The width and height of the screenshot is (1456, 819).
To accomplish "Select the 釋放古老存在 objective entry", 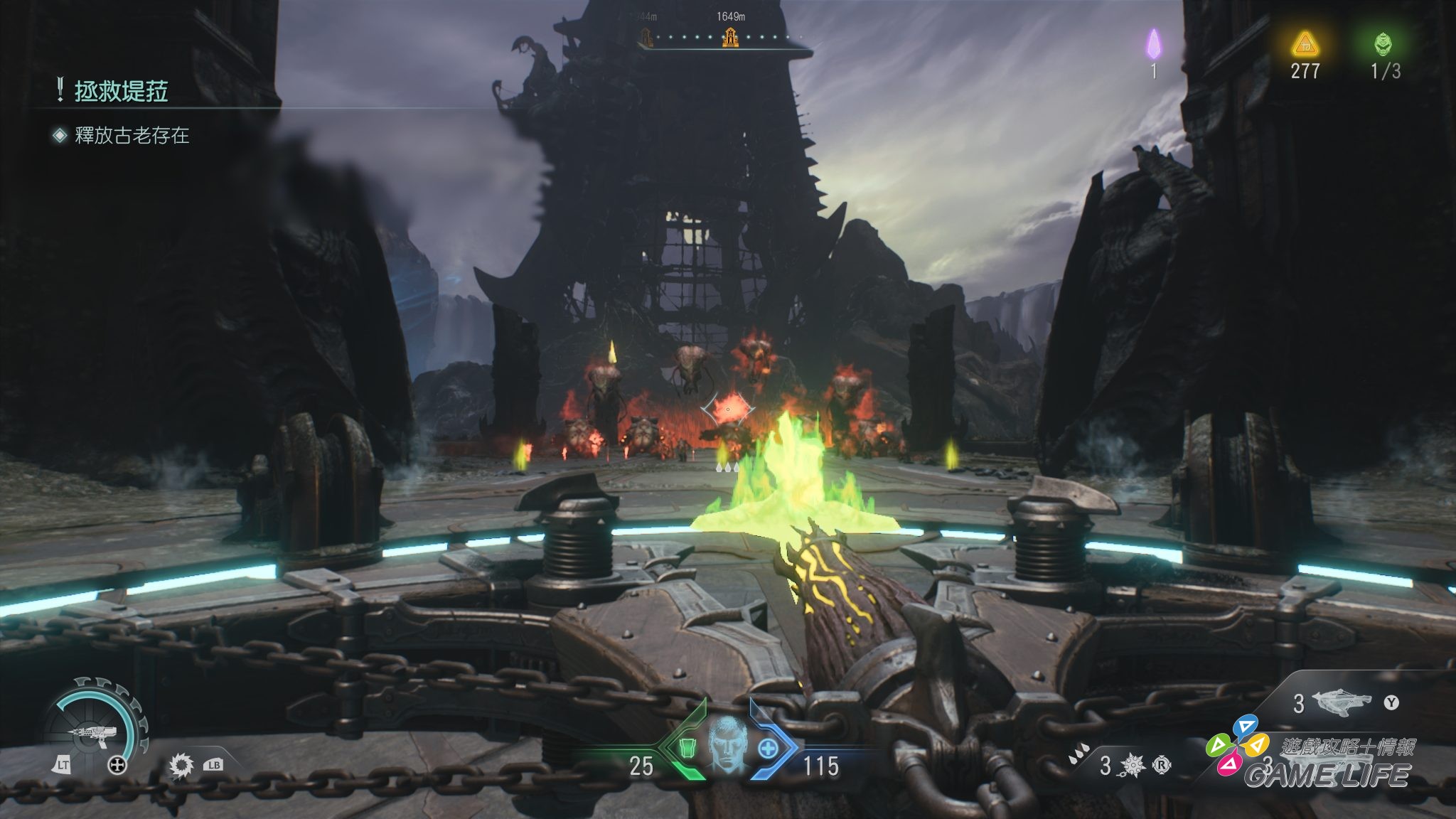I will pos(132,136).
